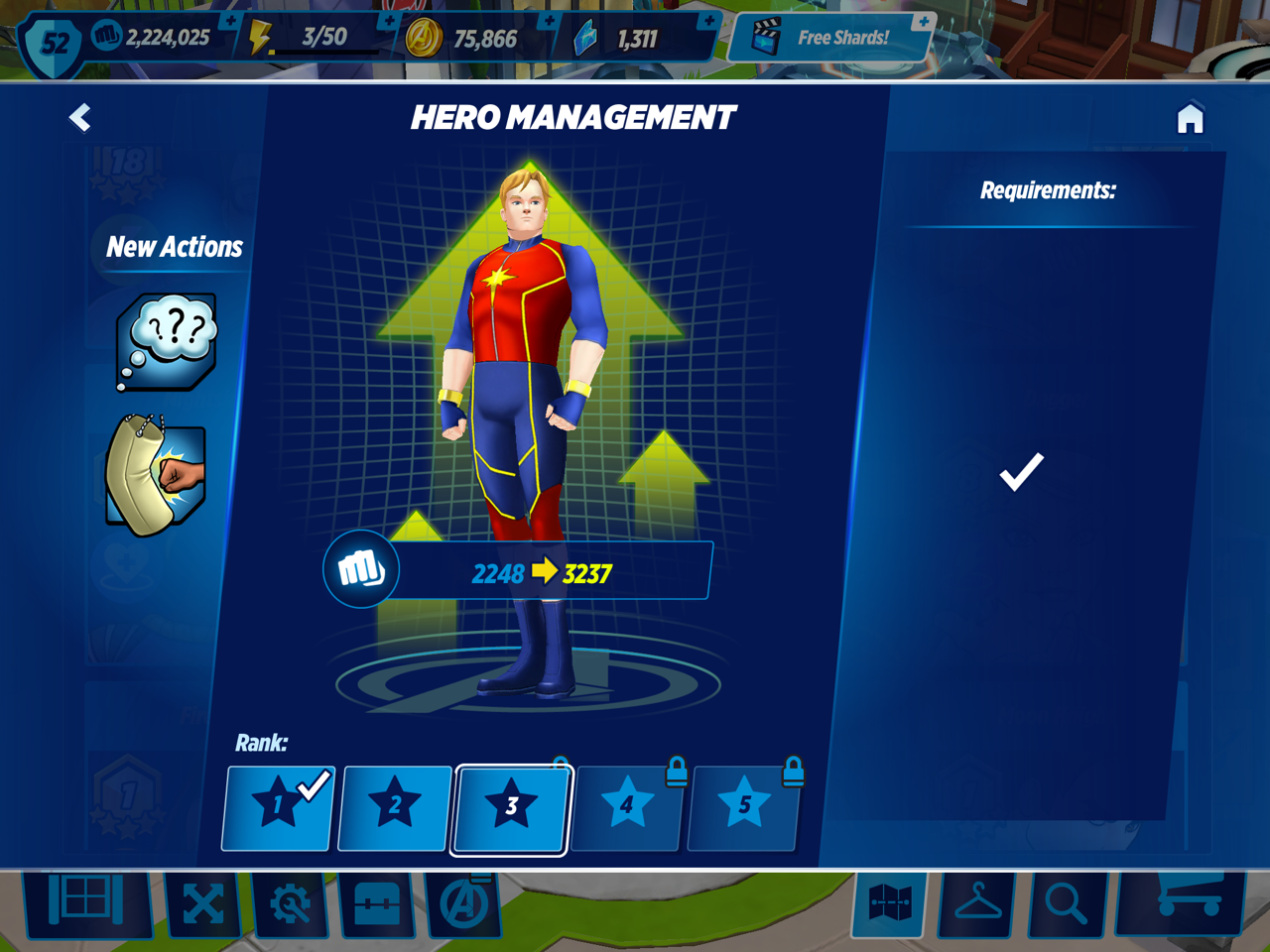
Task: Open the clothes hanger outfits menu
Action: click(977, 903)
